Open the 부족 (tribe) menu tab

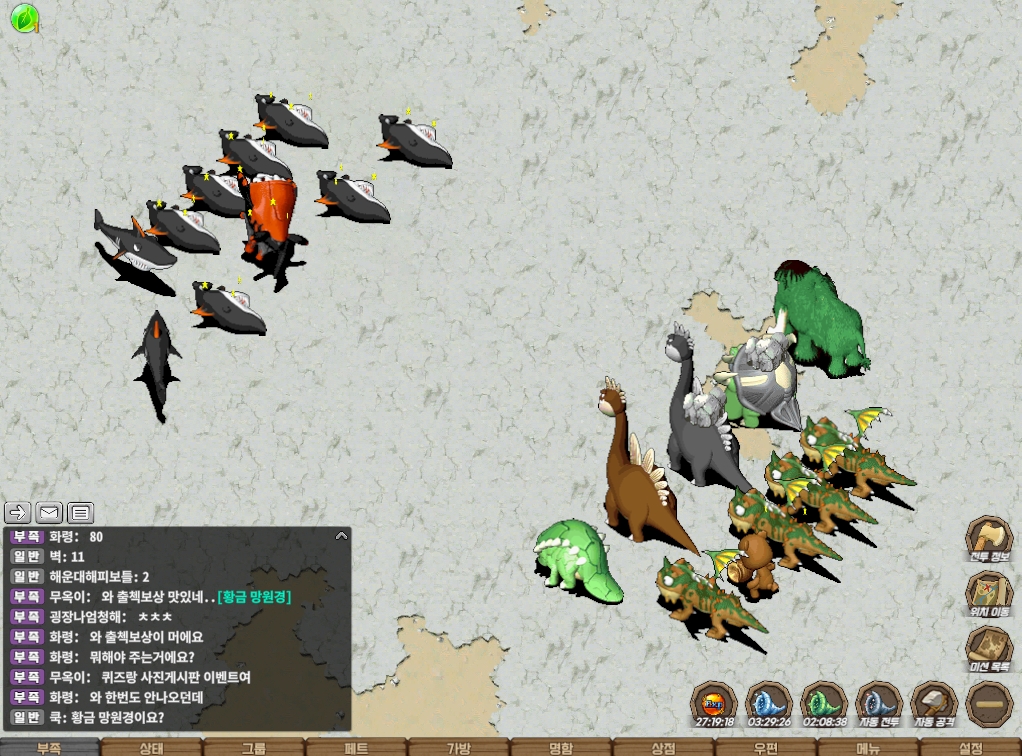point(49,747)
